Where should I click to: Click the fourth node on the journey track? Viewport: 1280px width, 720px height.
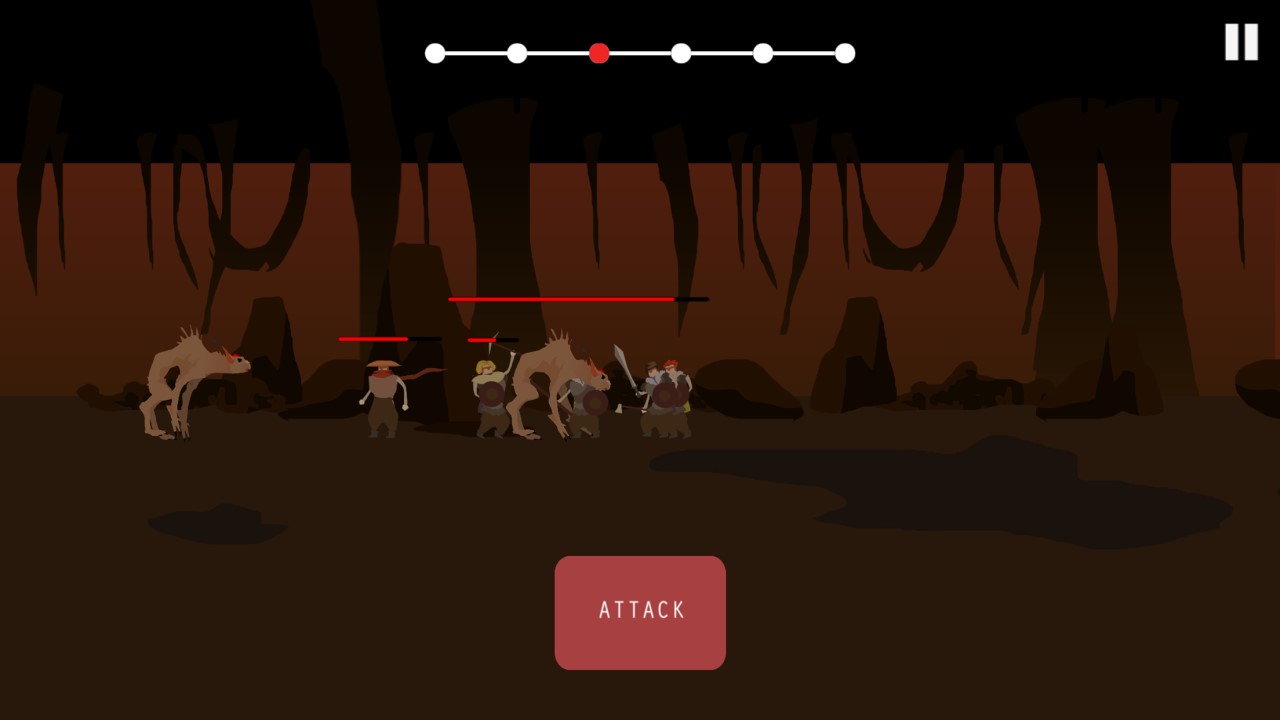(x=681, y=53)
